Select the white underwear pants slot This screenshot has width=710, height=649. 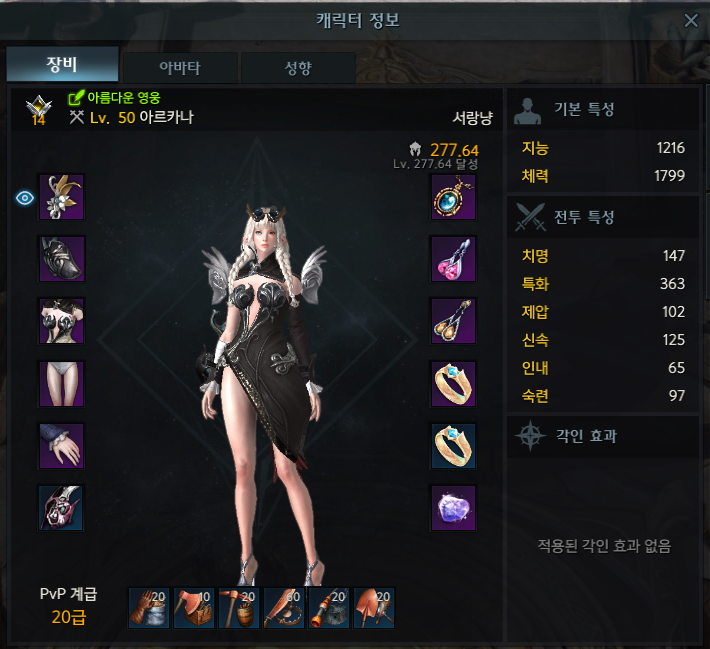[62, 384]
